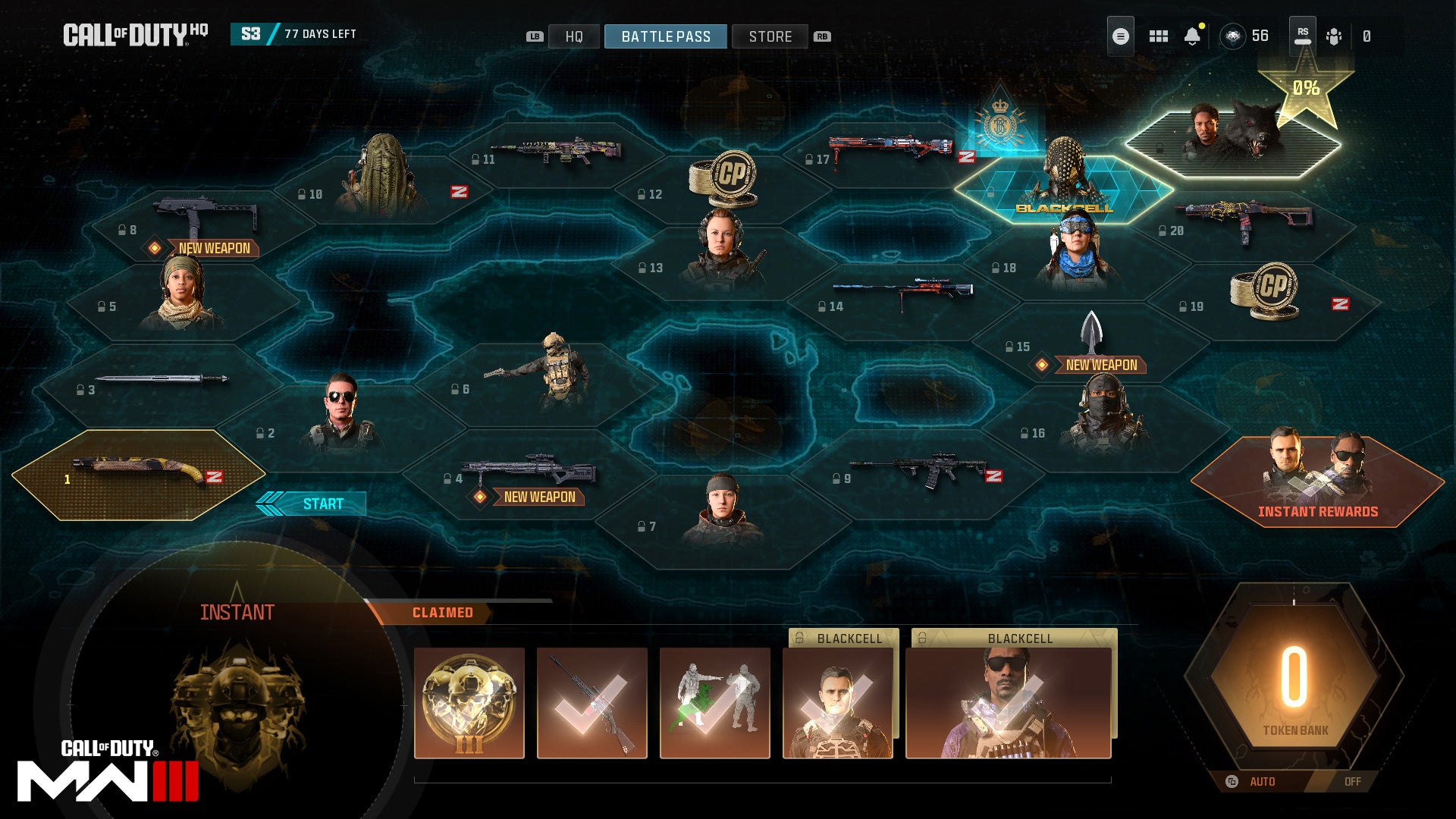Click the options menu button in top bar
The height and width of the screenshot is (819, 1456).
click(x=1120, y=36)
